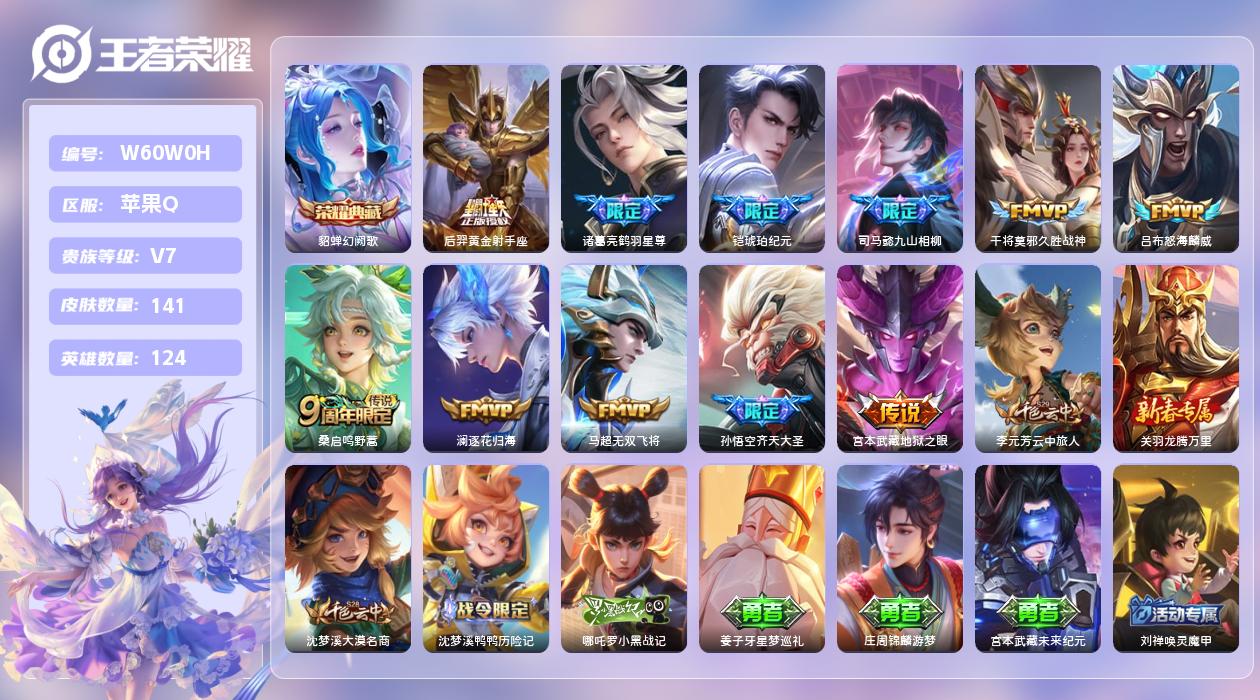
Task: Open the 姜子牙星梦巡礼 skin card
Action: [762, 558]
